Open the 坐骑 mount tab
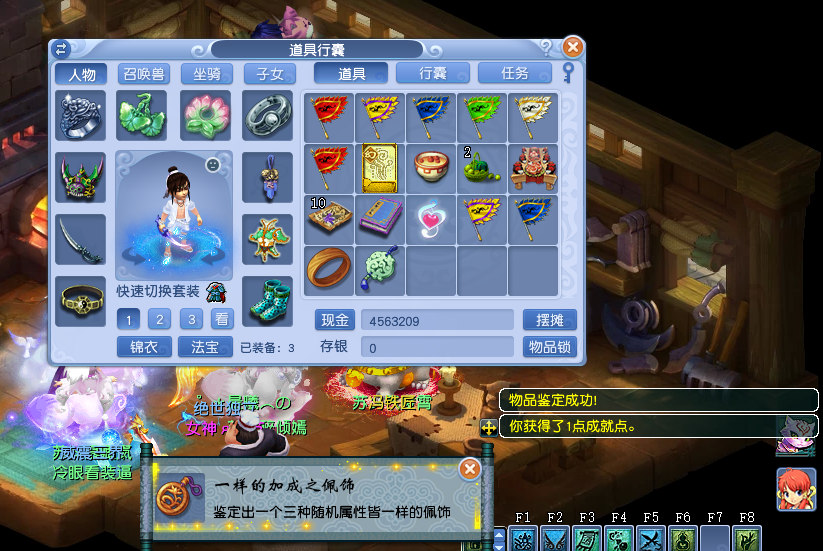The image size is (823, 551). pos(206,74)
